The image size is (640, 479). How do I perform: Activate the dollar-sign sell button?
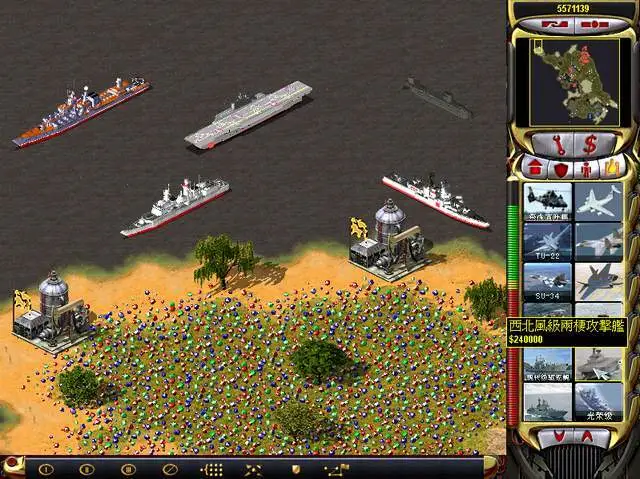tap(590, 141)
